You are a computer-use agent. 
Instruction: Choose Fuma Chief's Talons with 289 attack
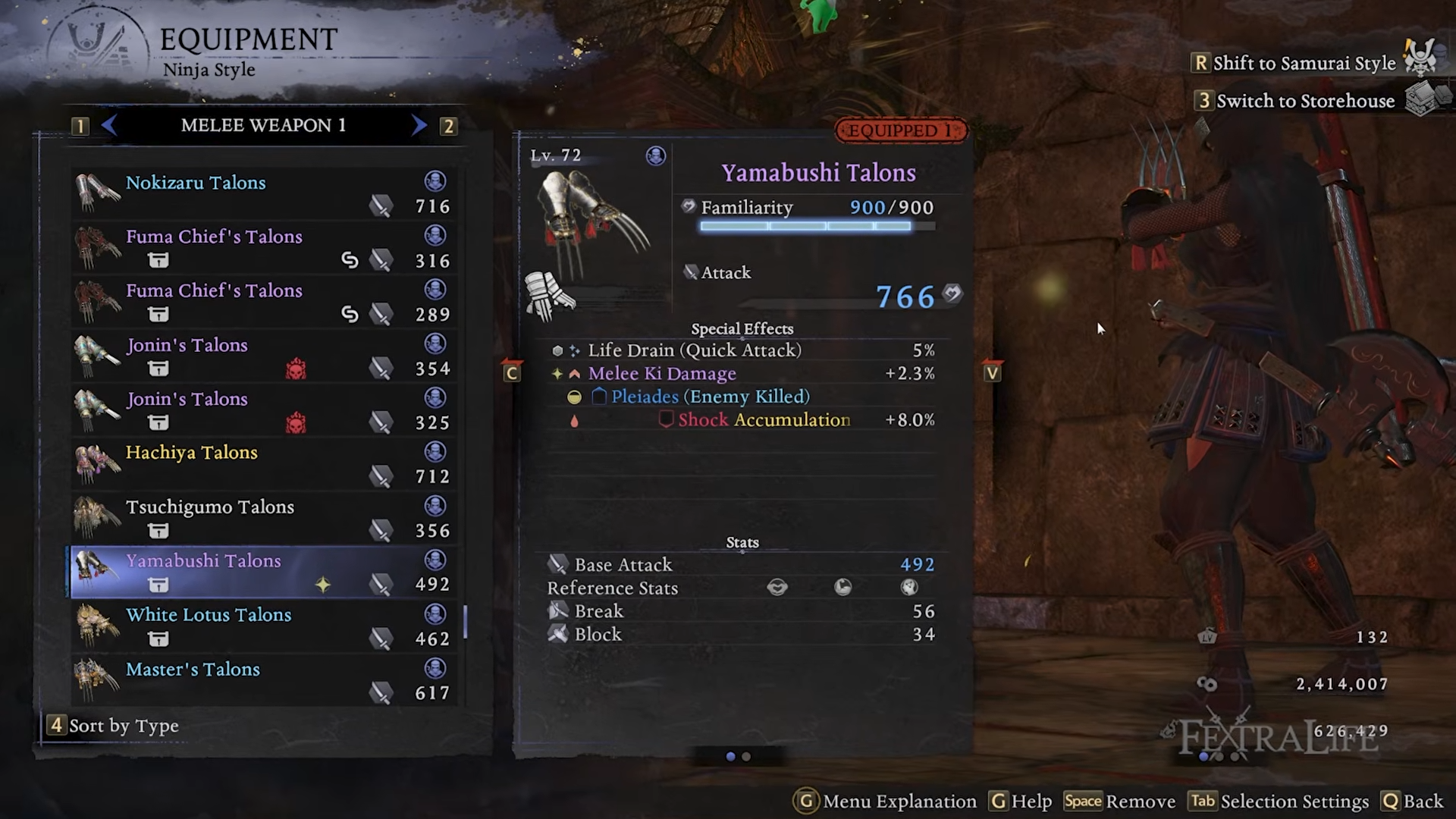coord(264,302)
